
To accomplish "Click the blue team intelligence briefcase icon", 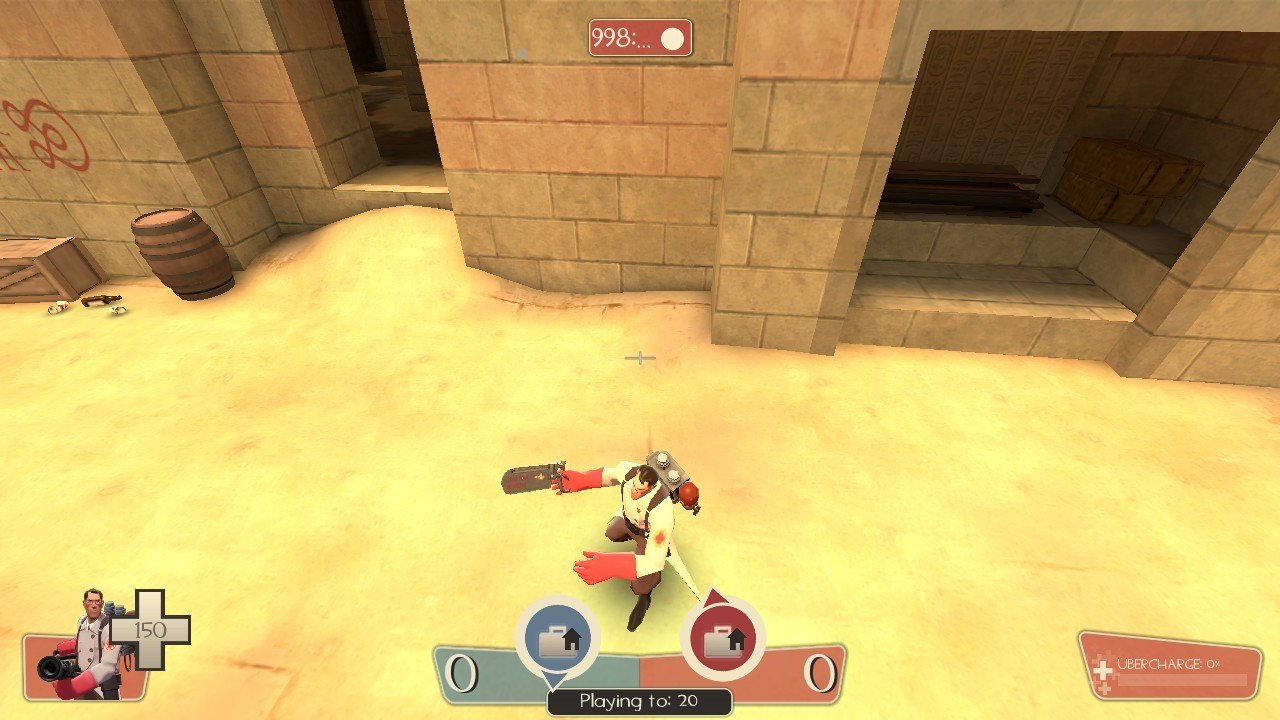I will tap(557, 639).
